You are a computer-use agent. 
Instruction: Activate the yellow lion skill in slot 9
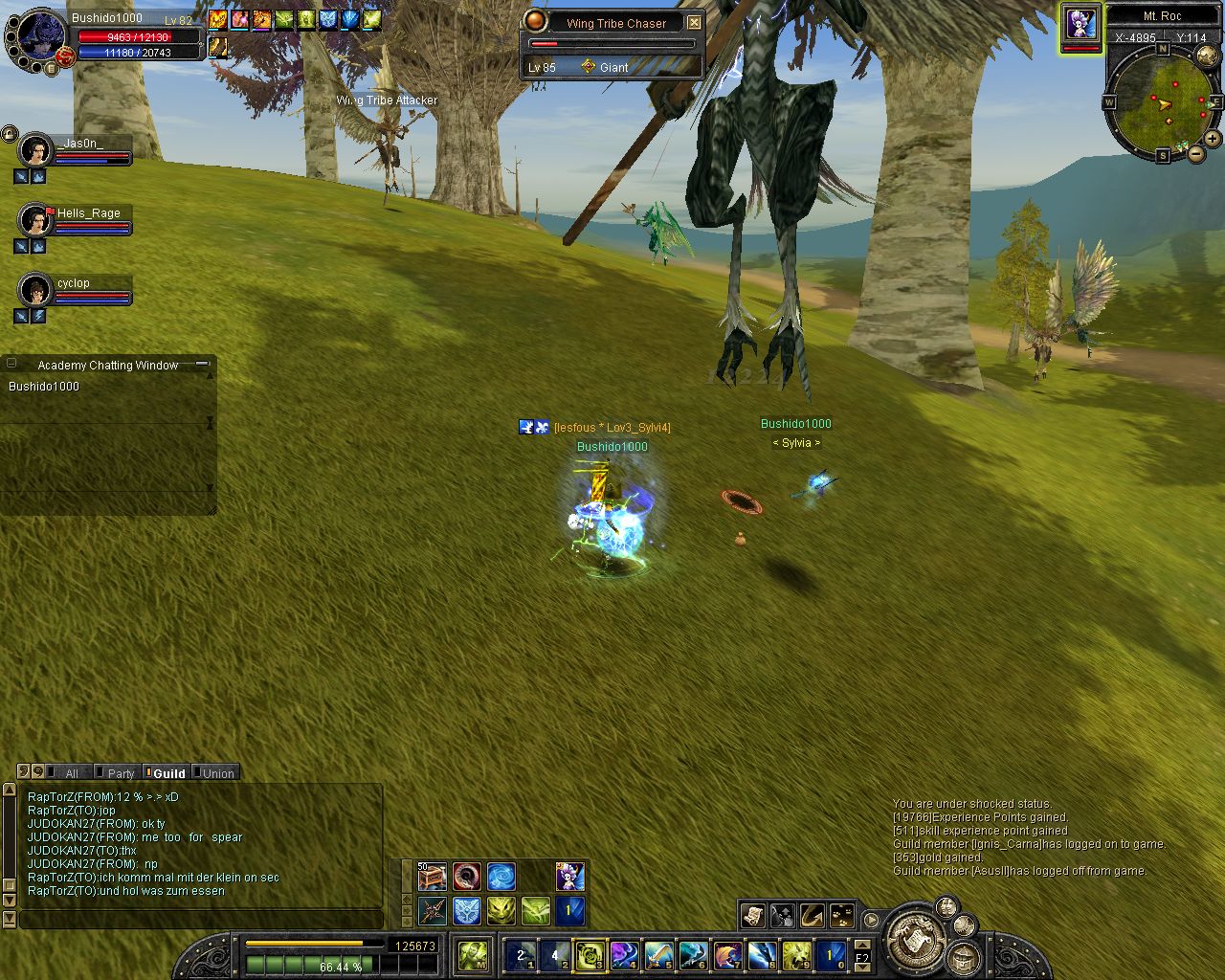tap(796, 955)
